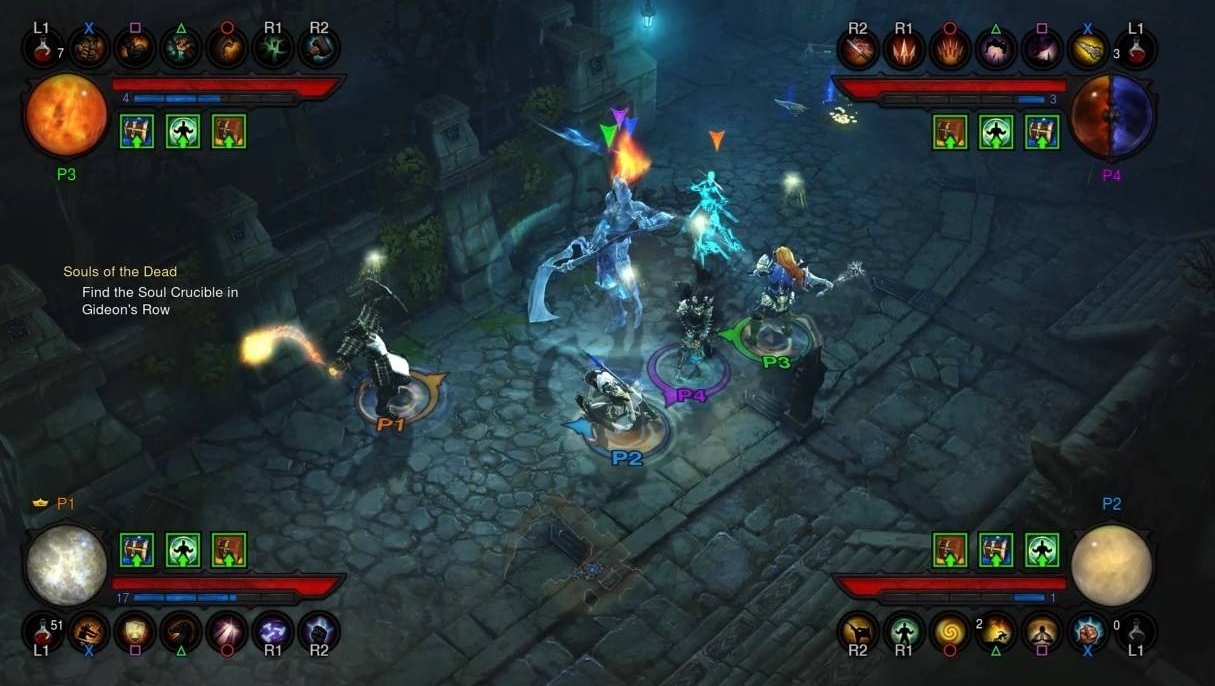
Task: Inspect P2's green body buff icon
Action: point(1041,550)
